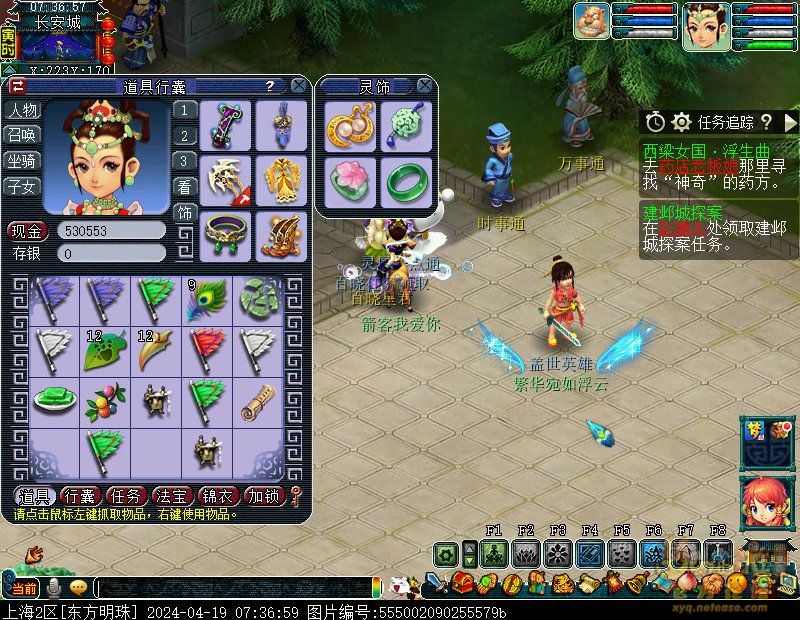Viewport: 800px width, 620px height.
Task: Switch to the 坐骑 mount tab
Action: pyautogui.click(x=22, y=160)
